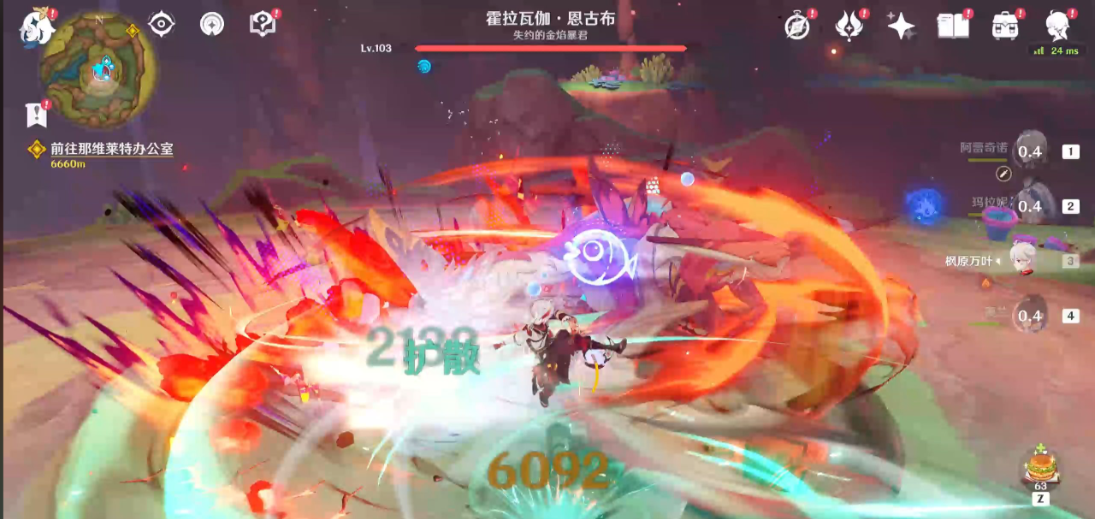Open the tutorial book with question mark

(262, 24)
